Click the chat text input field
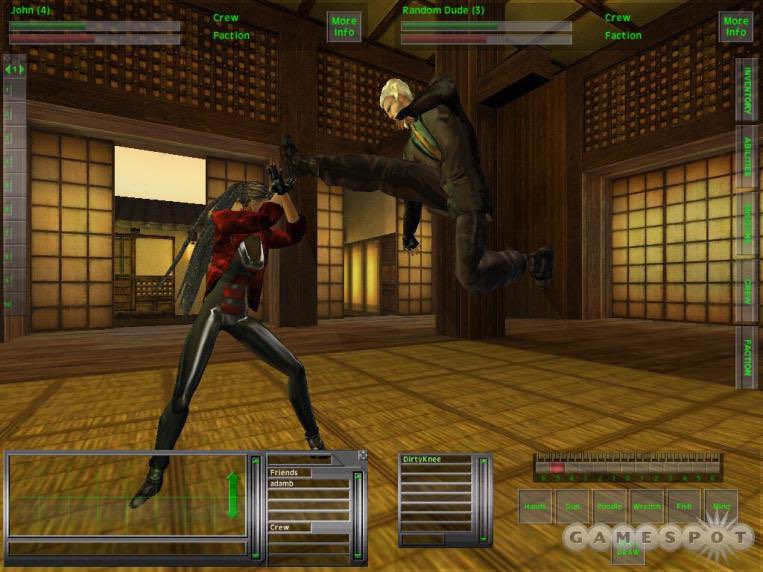 coord(125,548)
